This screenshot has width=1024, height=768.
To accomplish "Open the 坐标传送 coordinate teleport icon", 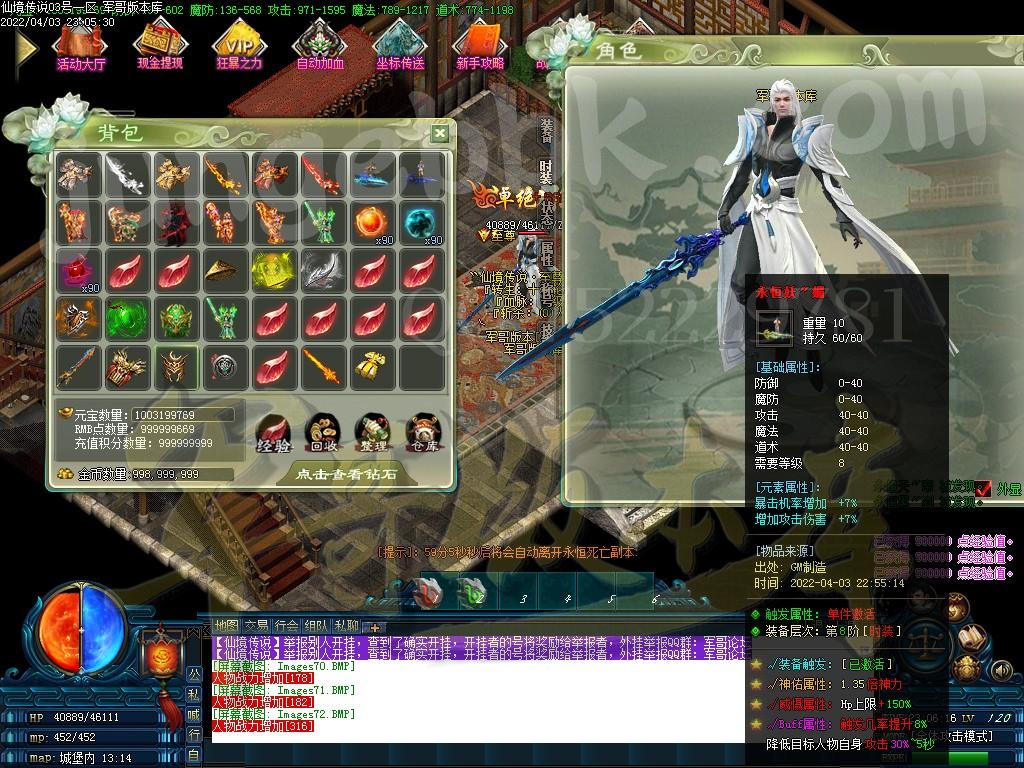I will point(400,47).
